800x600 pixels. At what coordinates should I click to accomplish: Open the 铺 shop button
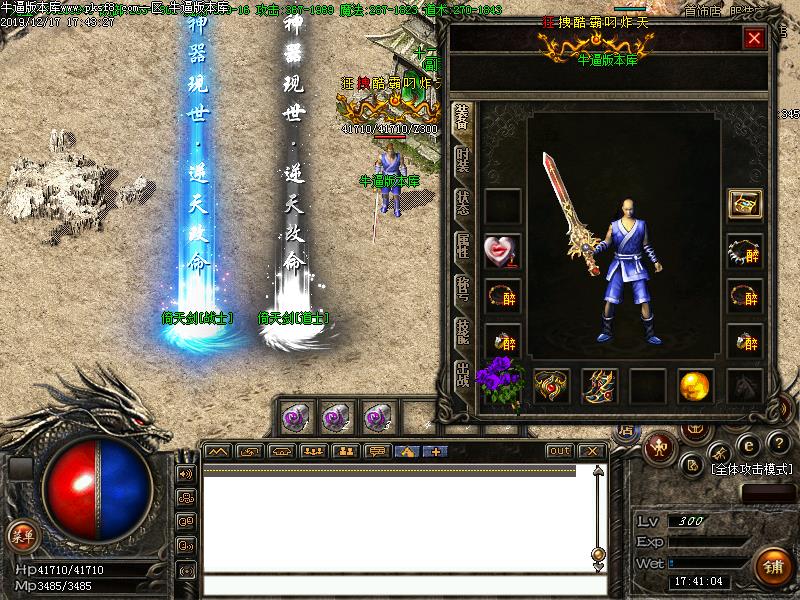pos(771,567)
